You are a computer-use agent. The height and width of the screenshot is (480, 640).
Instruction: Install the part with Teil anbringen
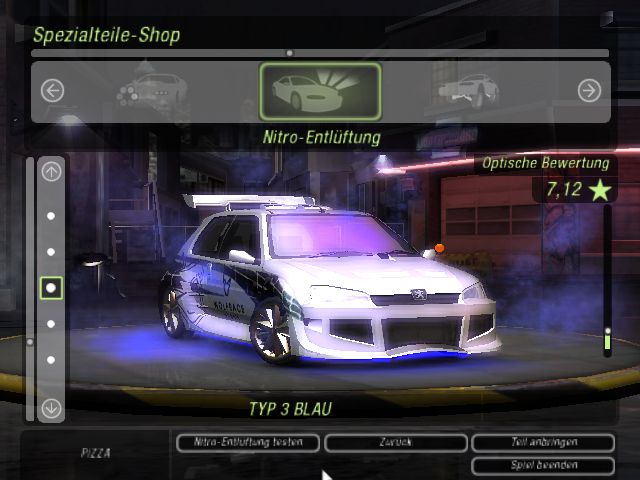coord(541,442)
